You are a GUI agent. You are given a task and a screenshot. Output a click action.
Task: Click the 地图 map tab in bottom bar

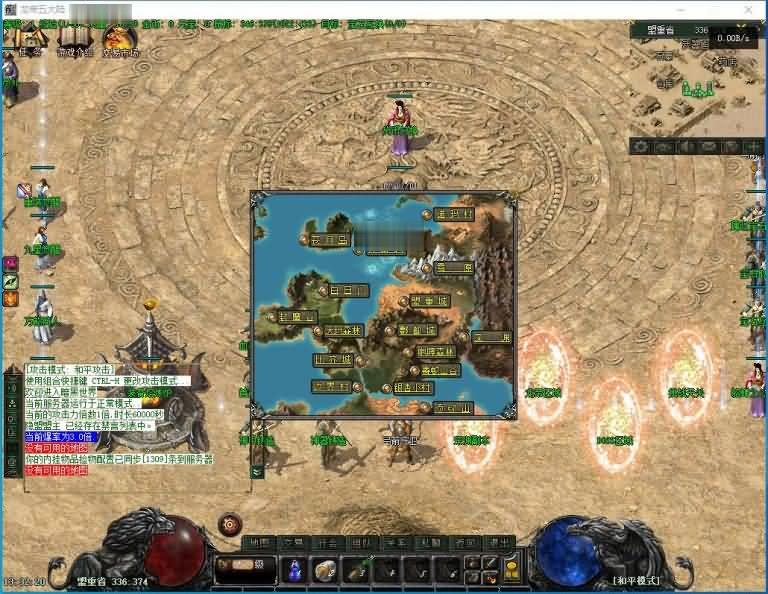[x=259, y=543]
